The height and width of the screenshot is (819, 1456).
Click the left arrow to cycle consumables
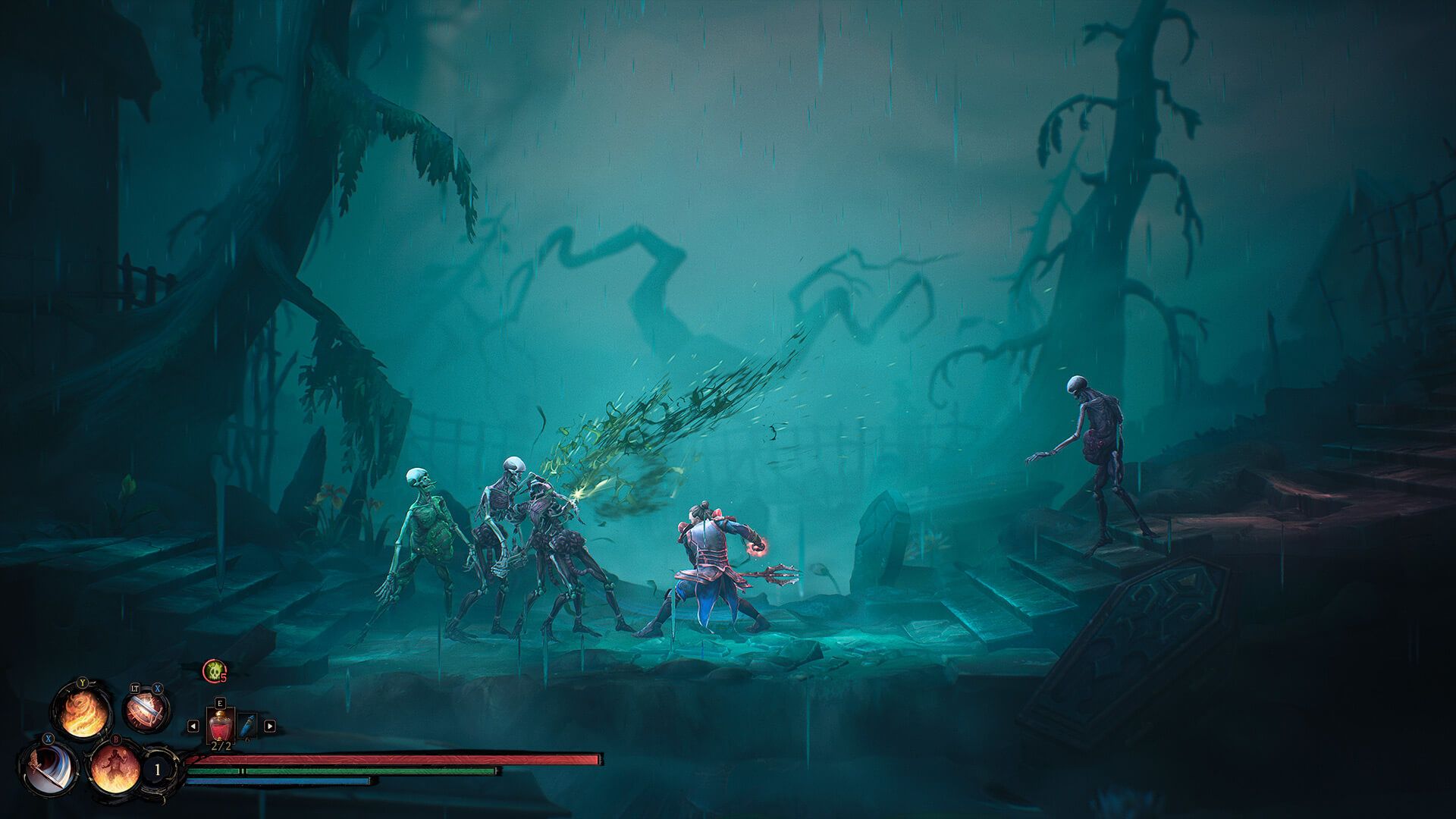pyautogui.click(x=193, y=726)
